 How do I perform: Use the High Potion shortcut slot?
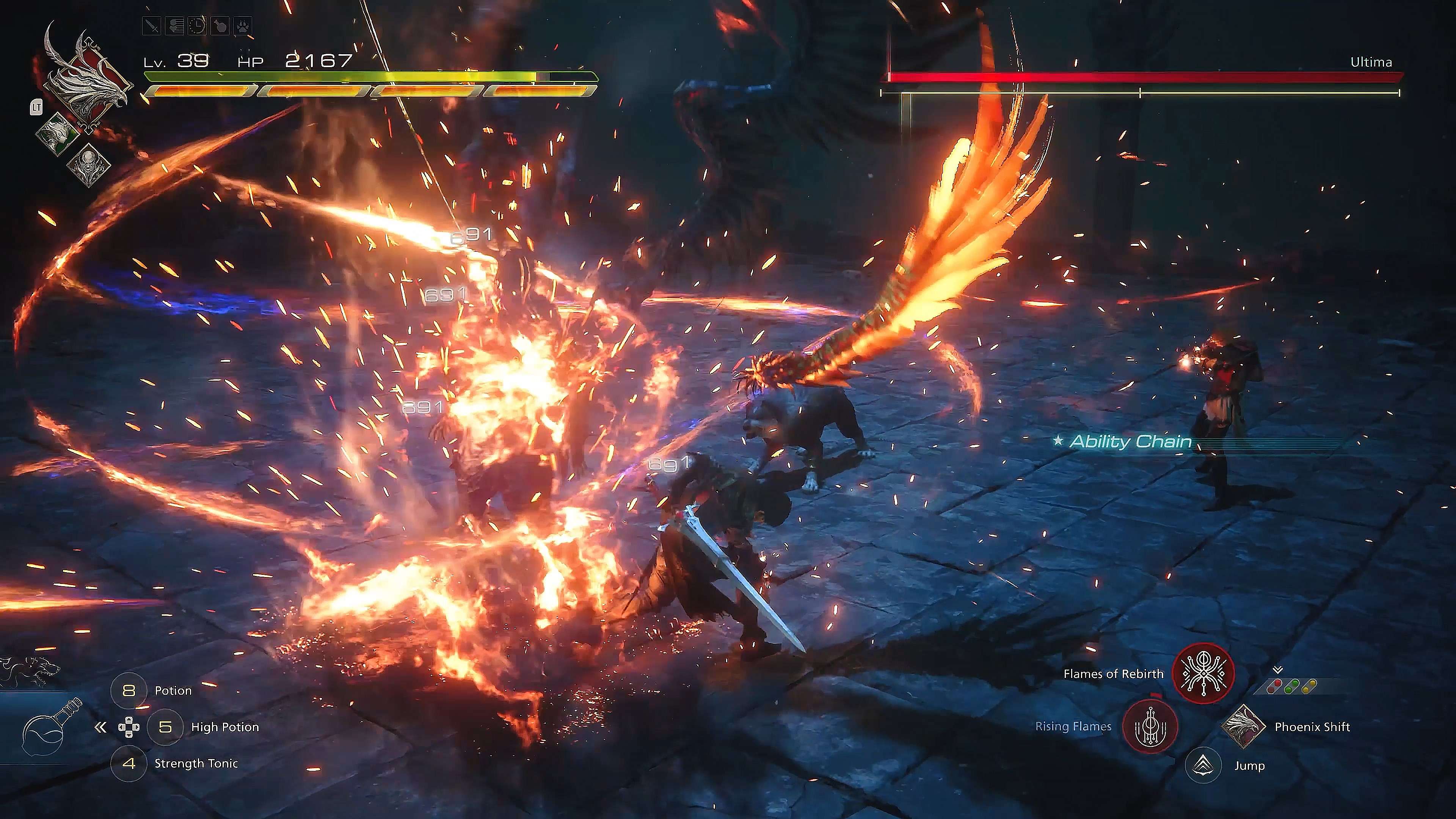165,727
